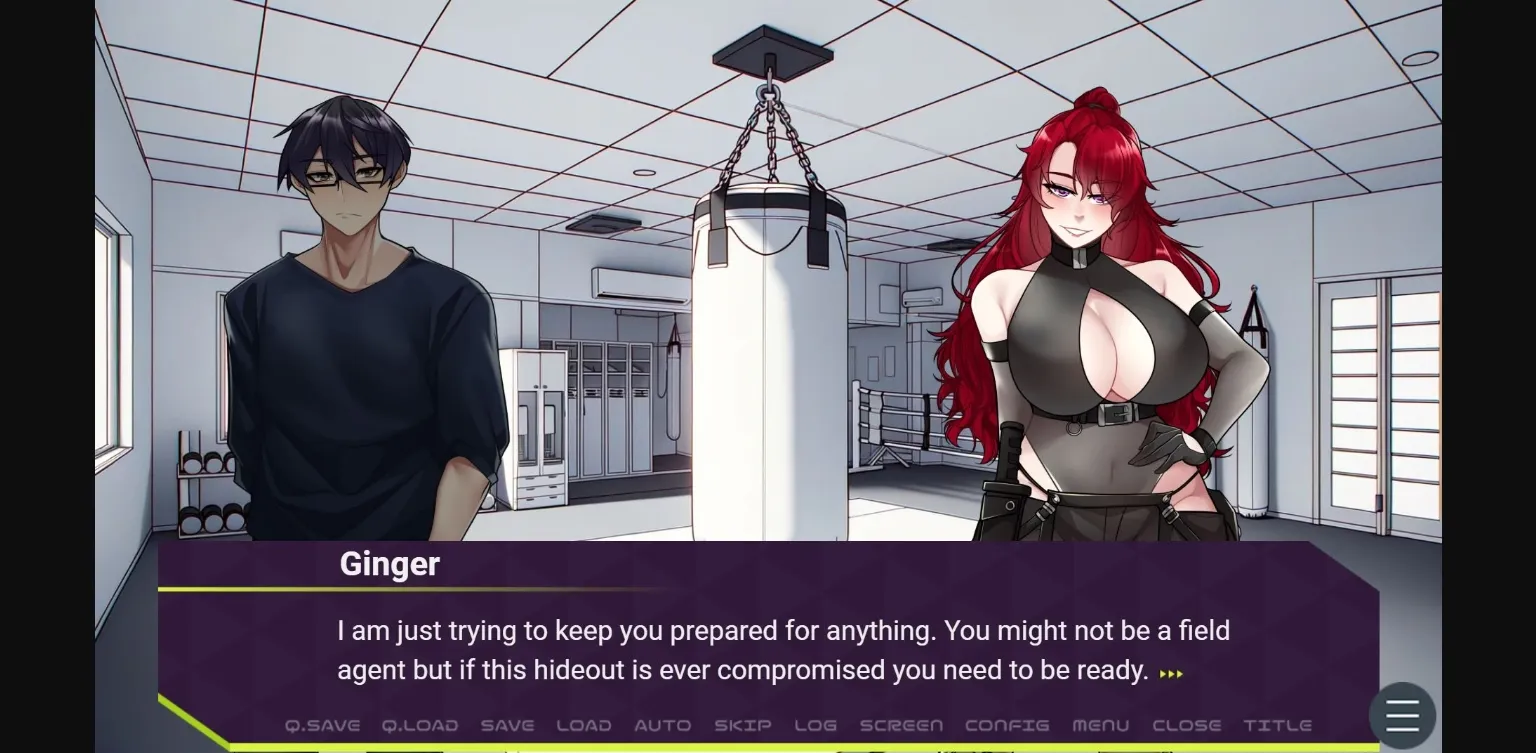Open the game MENU
The height and width of the screenshot is (753, 1536).
pos(1099,725)
